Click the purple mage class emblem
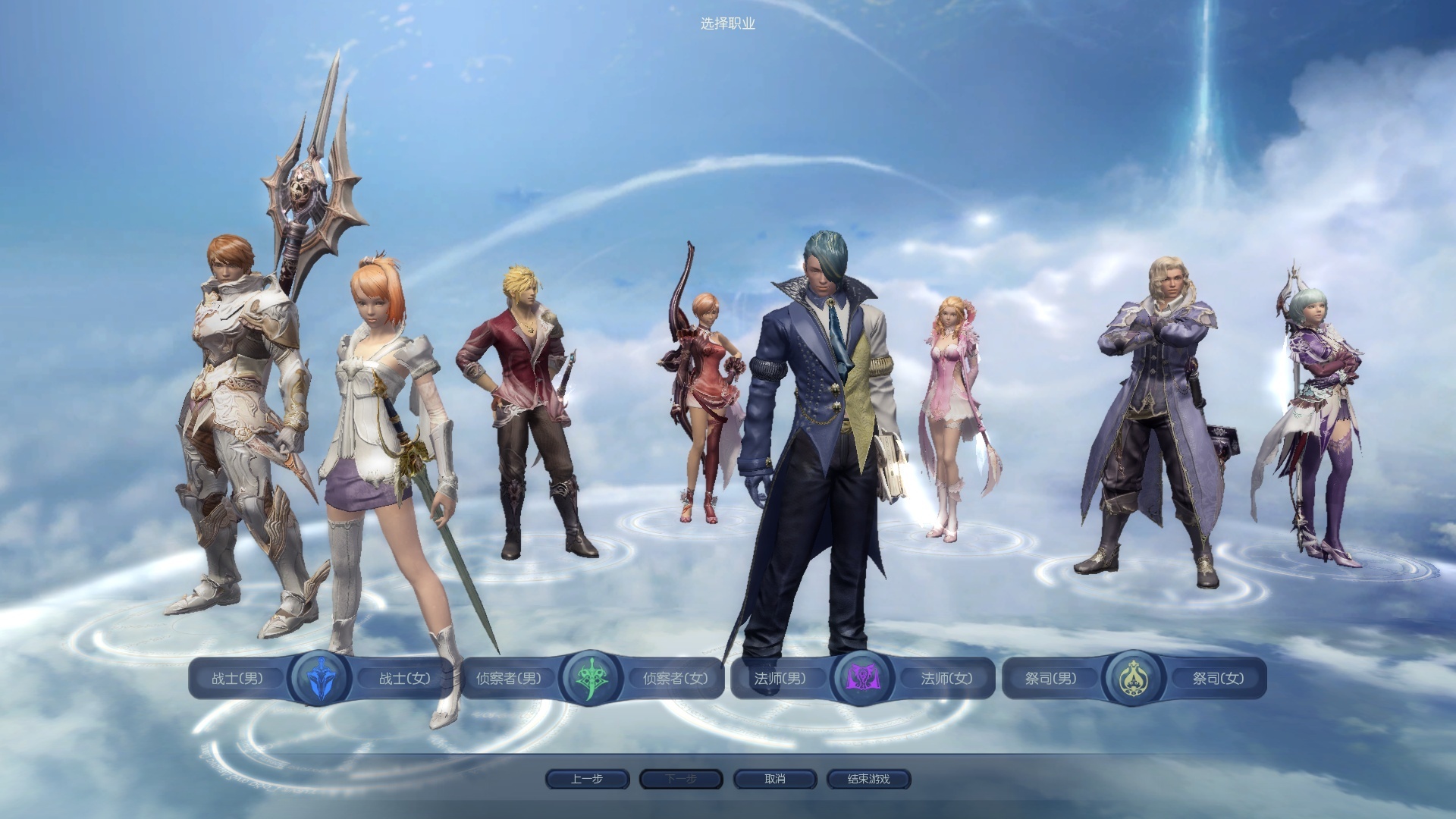The image size is (1456, 819). click(861, 678)
